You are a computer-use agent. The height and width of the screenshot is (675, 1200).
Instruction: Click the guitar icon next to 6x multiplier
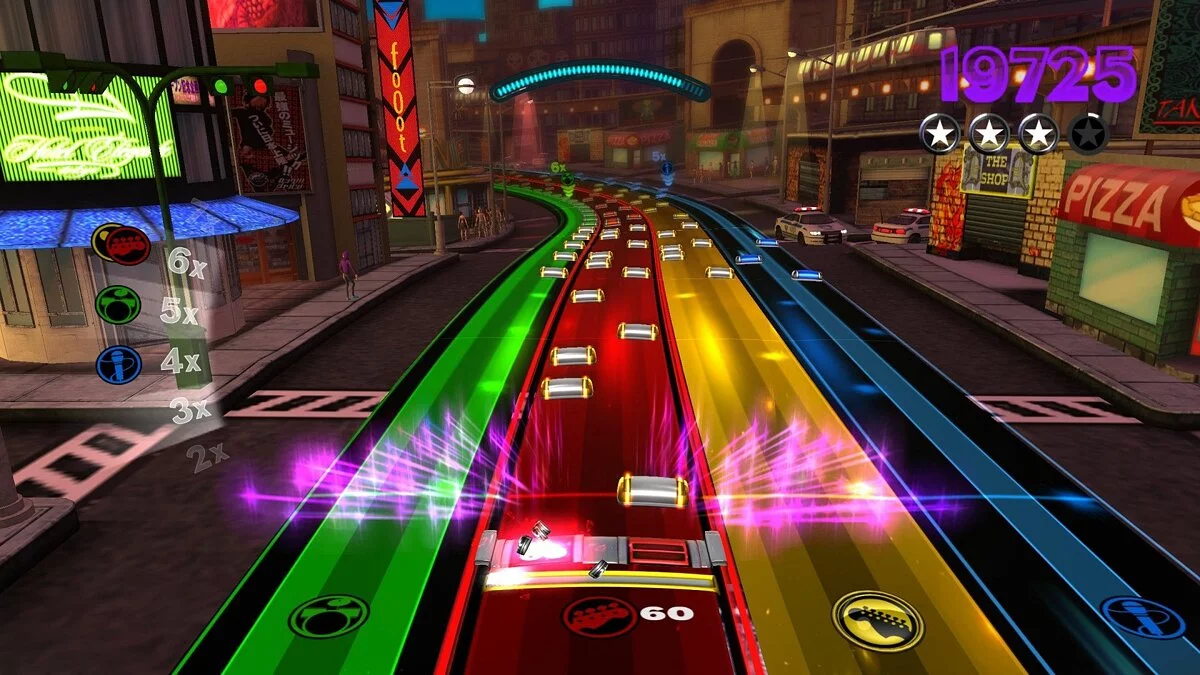point(127,244)
